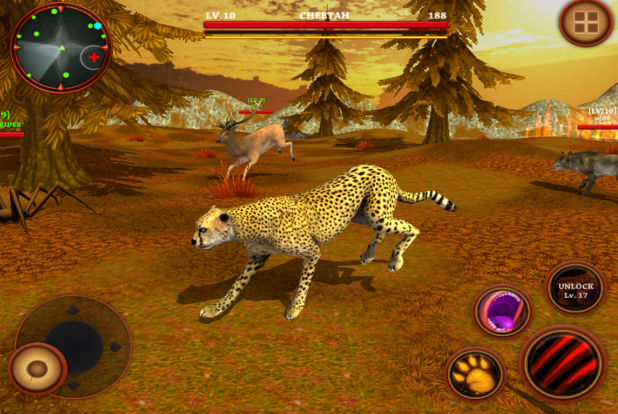This screenshot has width=618, height=414.
Task: Activate the red claw slash attack
Action: 563,362
